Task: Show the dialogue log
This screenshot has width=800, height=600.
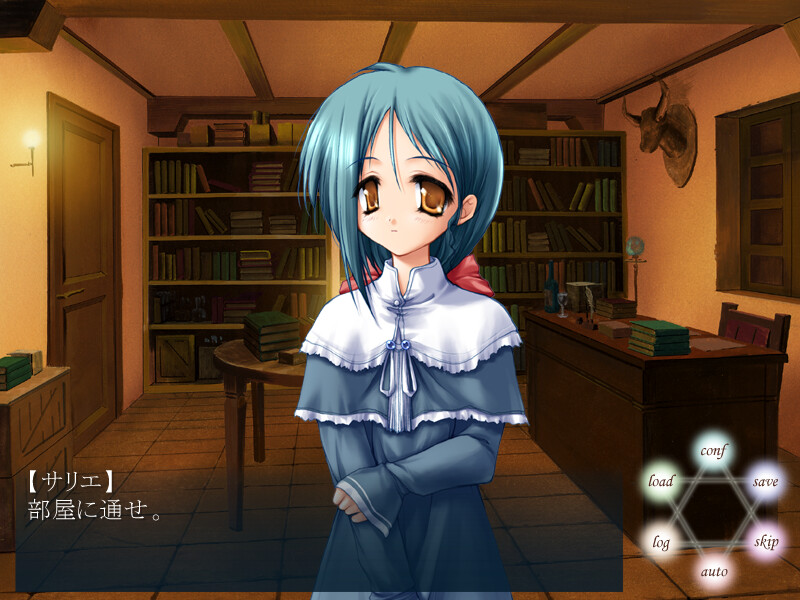Action: pyautogui.click(x=661, y=542)
